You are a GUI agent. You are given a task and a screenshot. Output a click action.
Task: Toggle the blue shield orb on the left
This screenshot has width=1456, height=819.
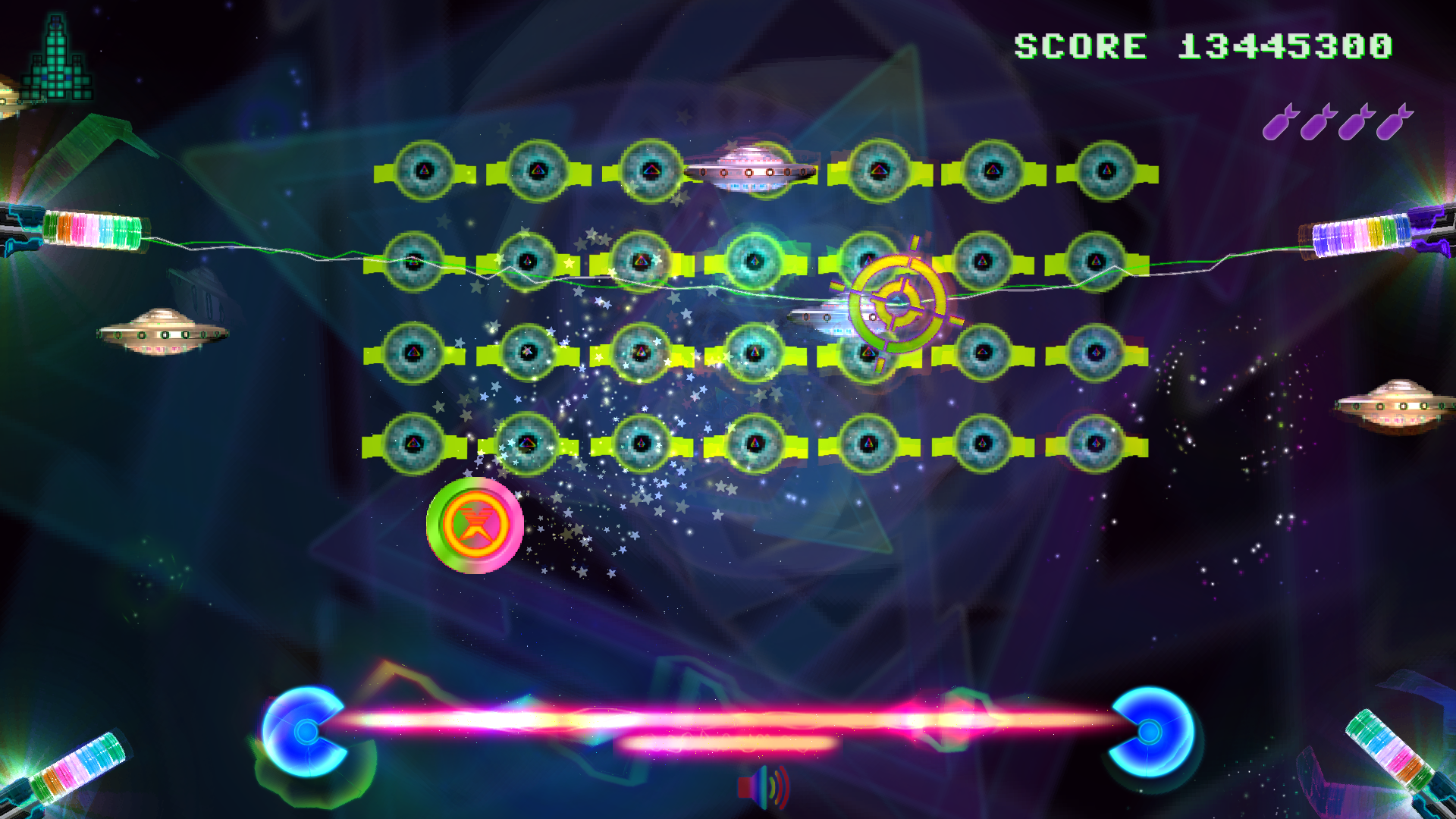click(306, 732)
